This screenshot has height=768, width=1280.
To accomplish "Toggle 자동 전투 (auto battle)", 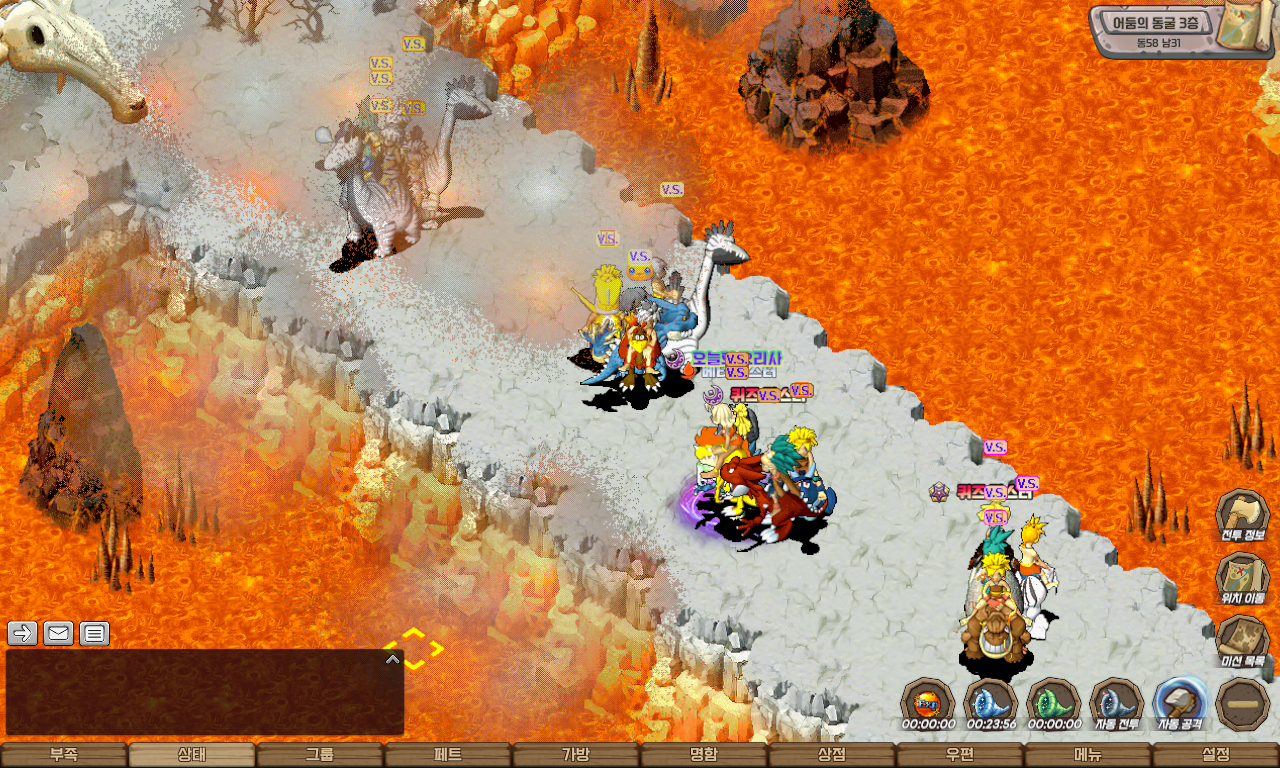I will point(1116,703).
